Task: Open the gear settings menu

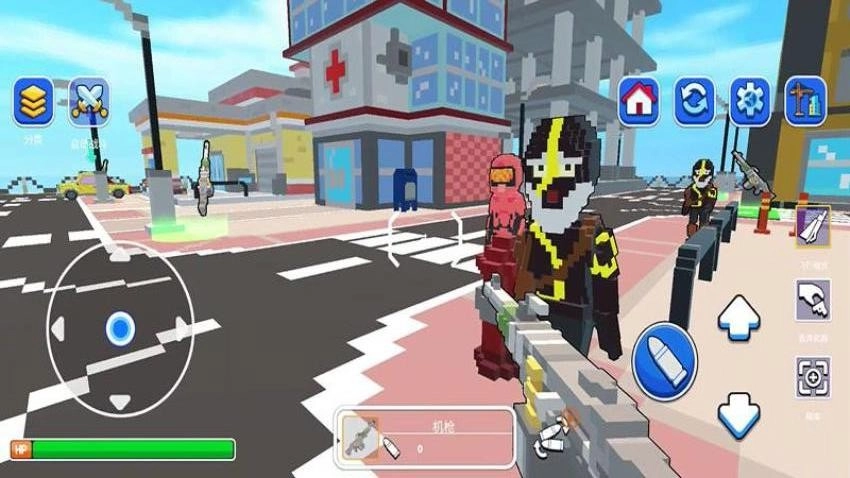Action: click(749, 101)
